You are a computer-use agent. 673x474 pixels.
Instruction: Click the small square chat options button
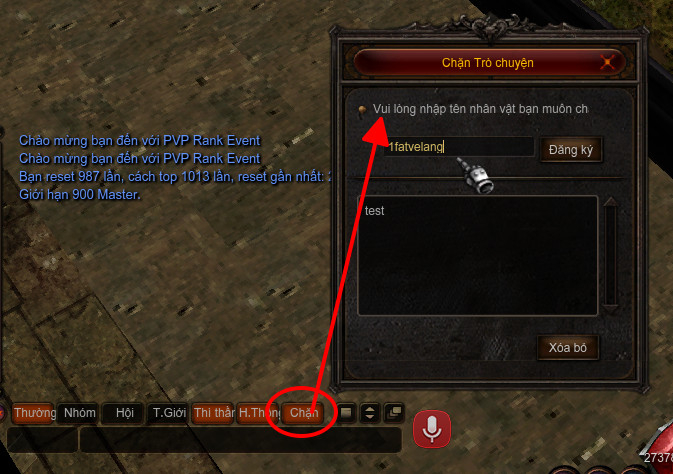pos(346,412)
